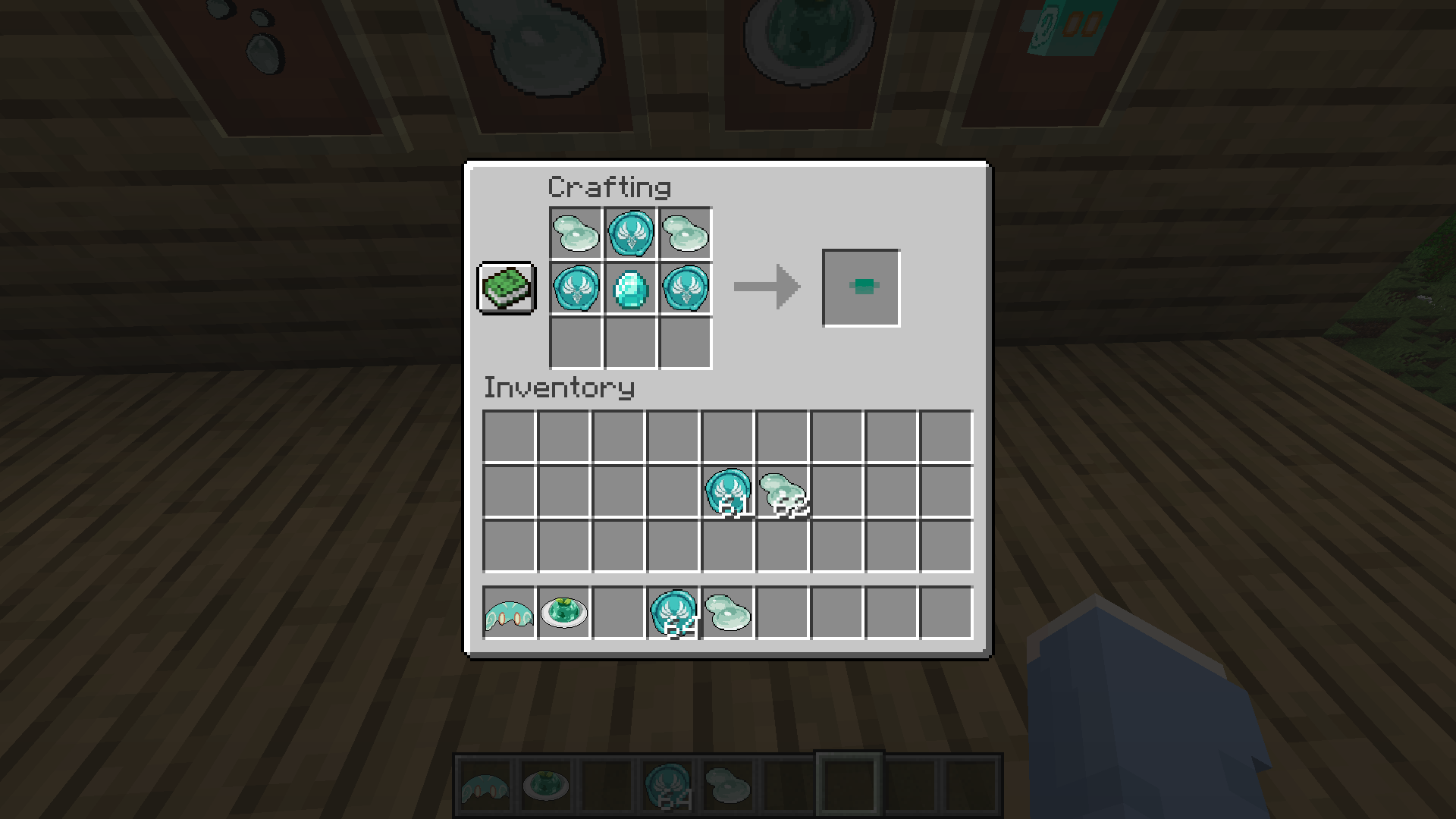Click the Anemo sigil right of the diamond
Viewport: 1456px width, 819px height.
coord(683,288)
